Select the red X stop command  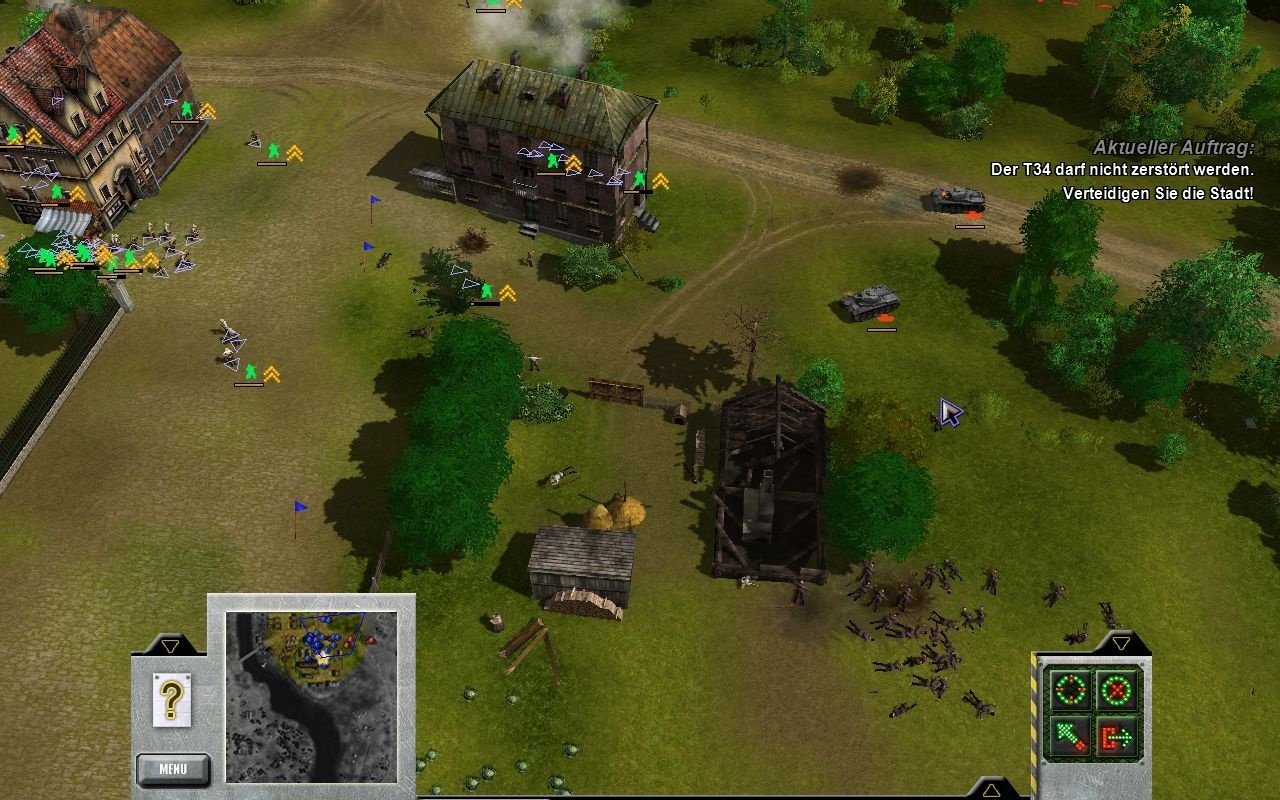point(1116,689)
